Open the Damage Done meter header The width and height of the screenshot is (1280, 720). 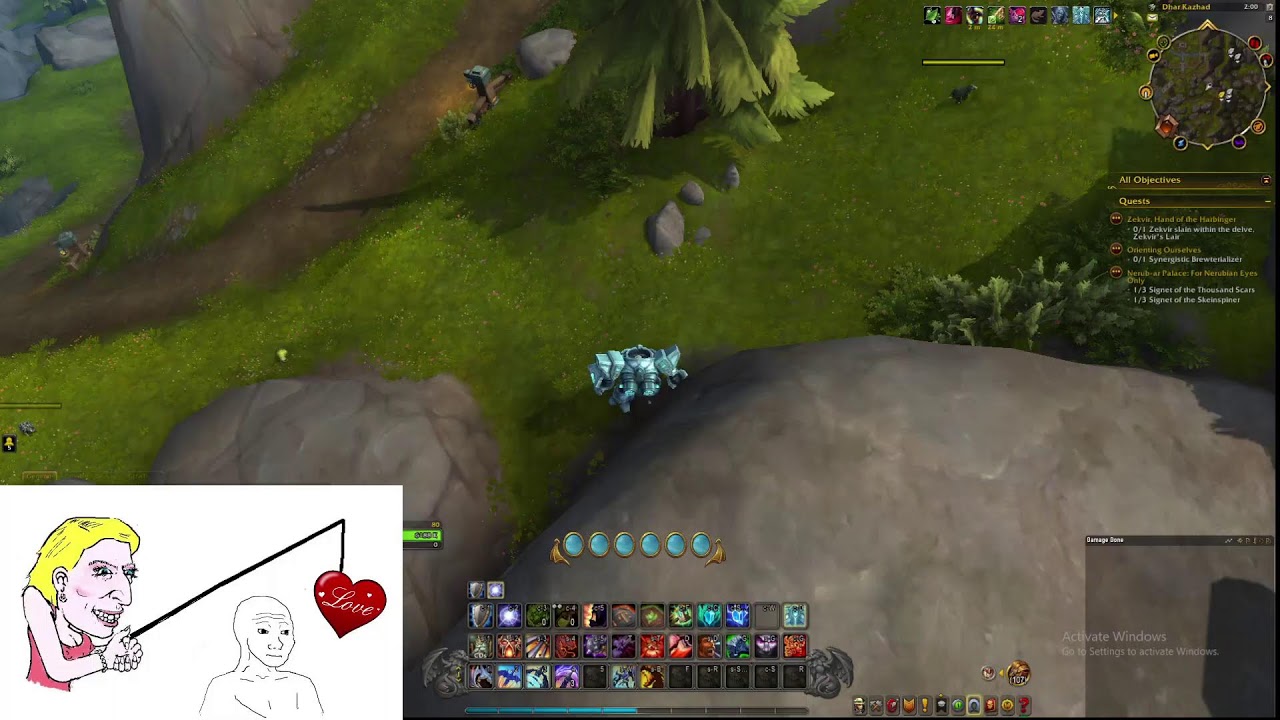(x=1106, y=540)
